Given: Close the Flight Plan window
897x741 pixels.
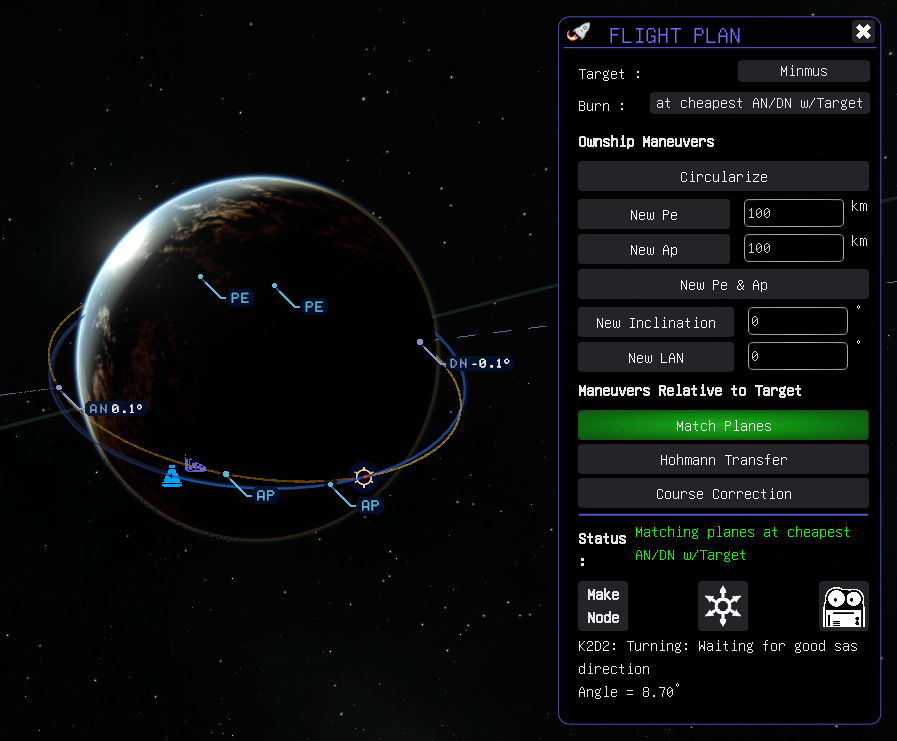Looking at the screenshot, I should pos(863,32).
